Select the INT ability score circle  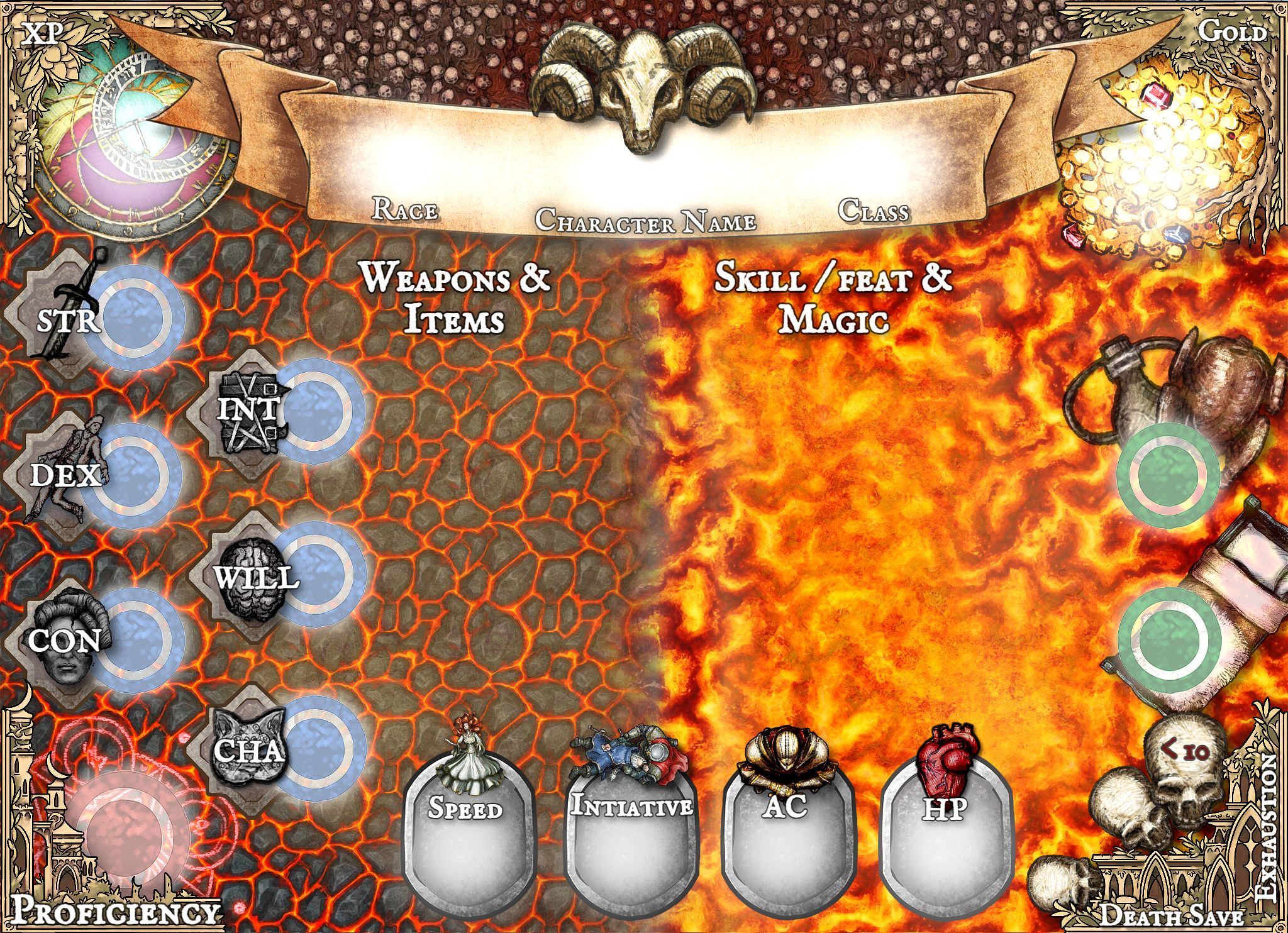coord(318,409)
